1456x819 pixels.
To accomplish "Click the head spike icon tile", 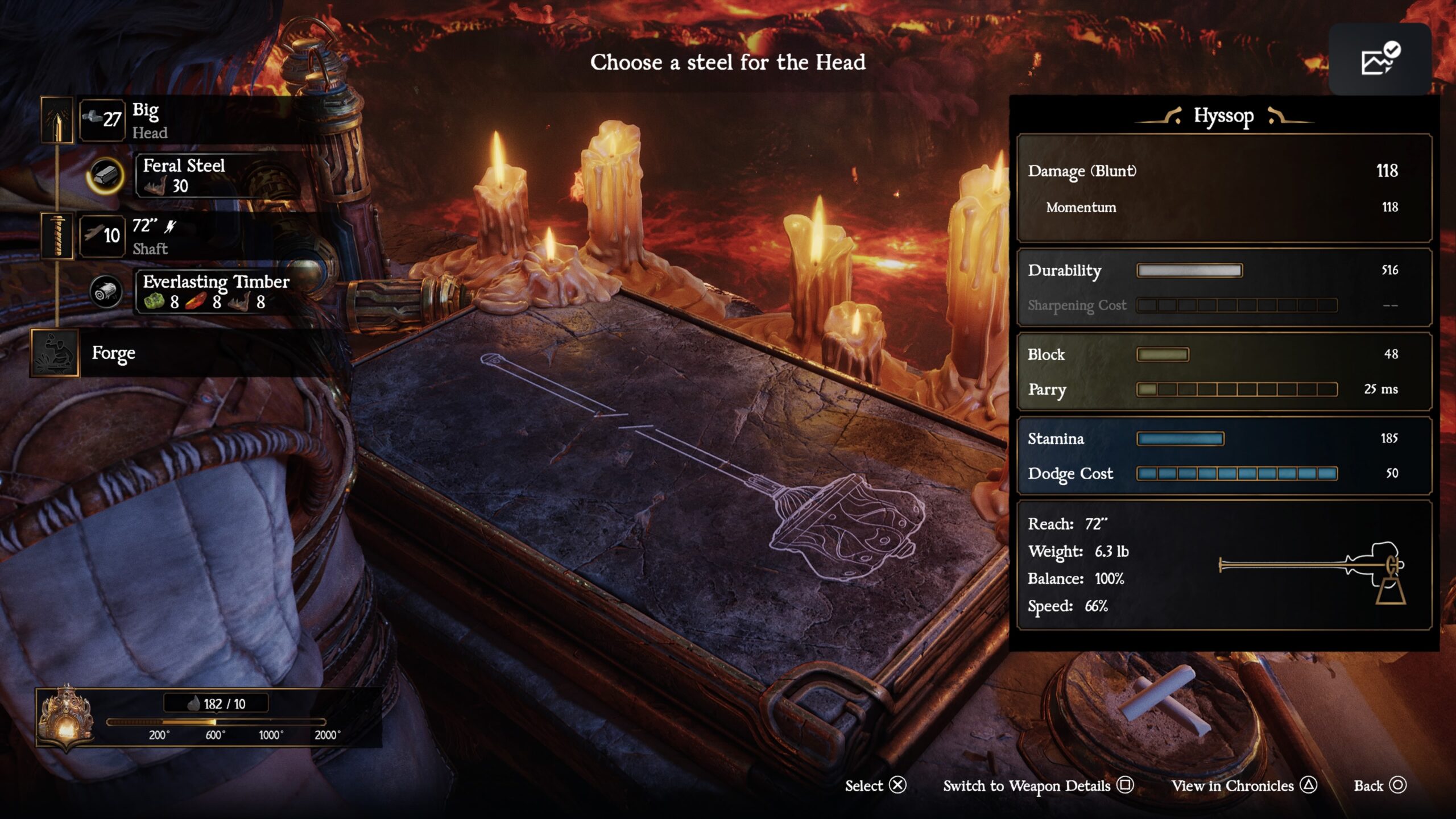I will pyautogui.click(x=57, y=120).
